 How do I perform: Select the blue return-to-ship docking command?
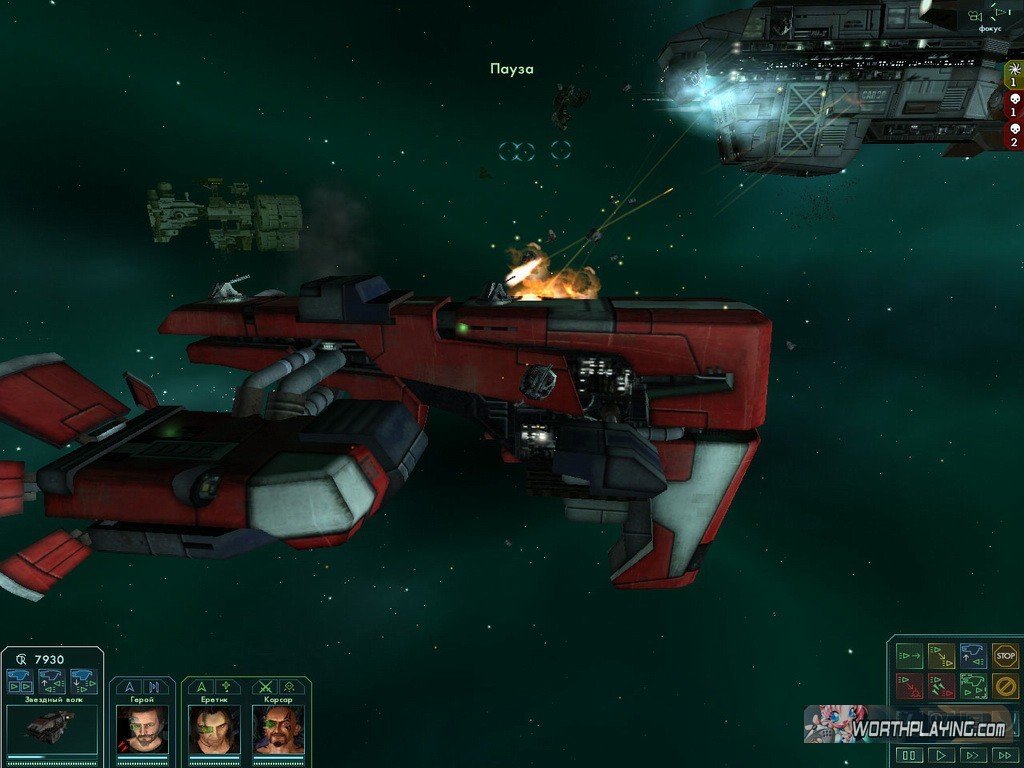(973, 656)
